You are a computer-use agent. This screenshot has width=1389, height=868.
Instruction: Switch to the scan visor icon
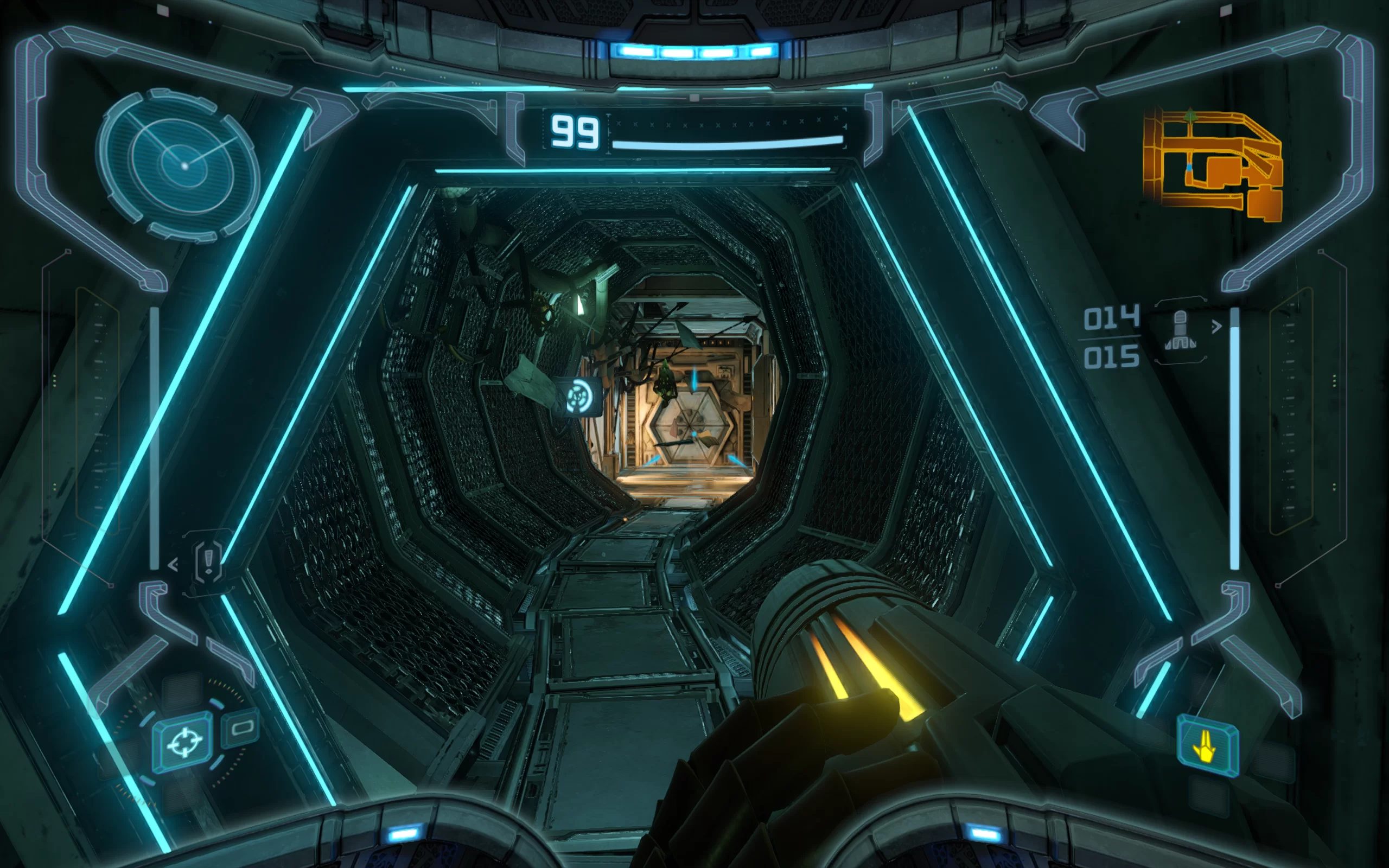coord(241,729)
